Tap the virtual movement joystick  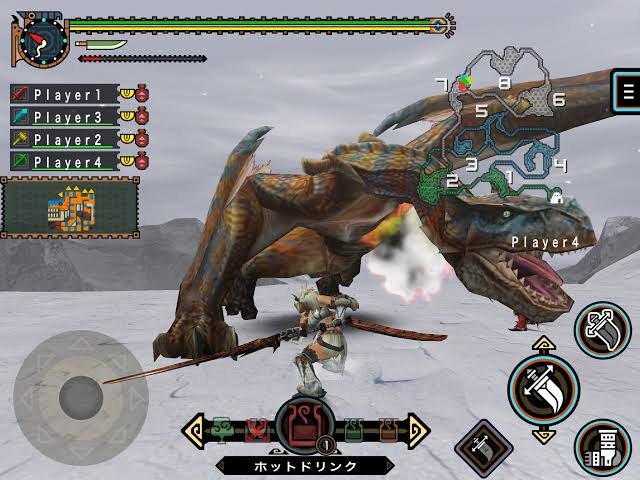82,397
